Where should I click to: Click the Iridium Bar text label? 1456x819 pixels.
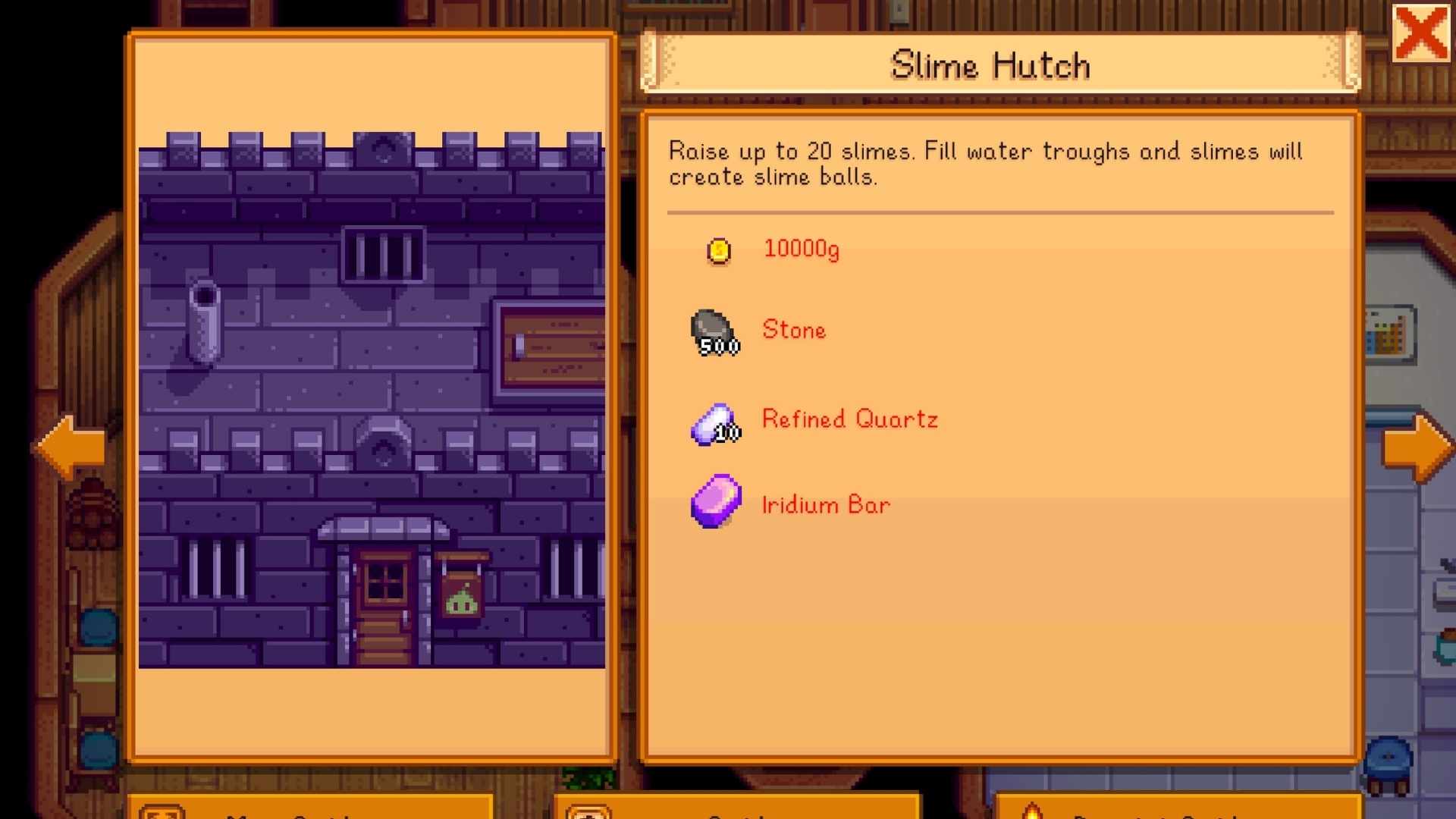point(825,504)
